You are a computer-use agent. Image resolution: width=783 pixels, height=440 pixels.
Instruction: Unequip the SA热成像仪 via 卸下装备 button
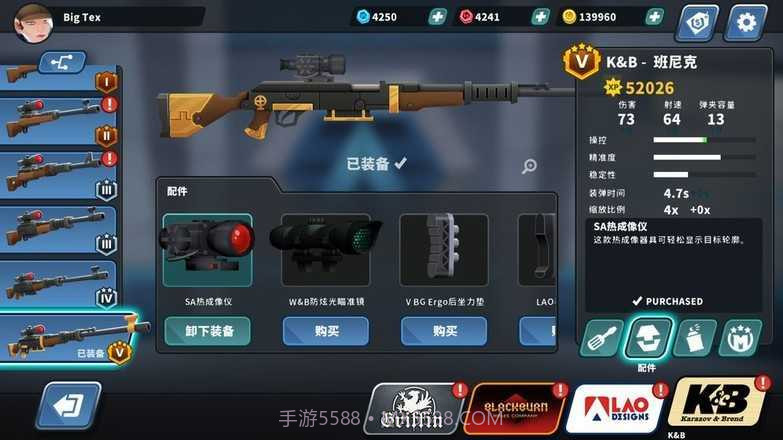pyautogui.click(x=208, y=331)
